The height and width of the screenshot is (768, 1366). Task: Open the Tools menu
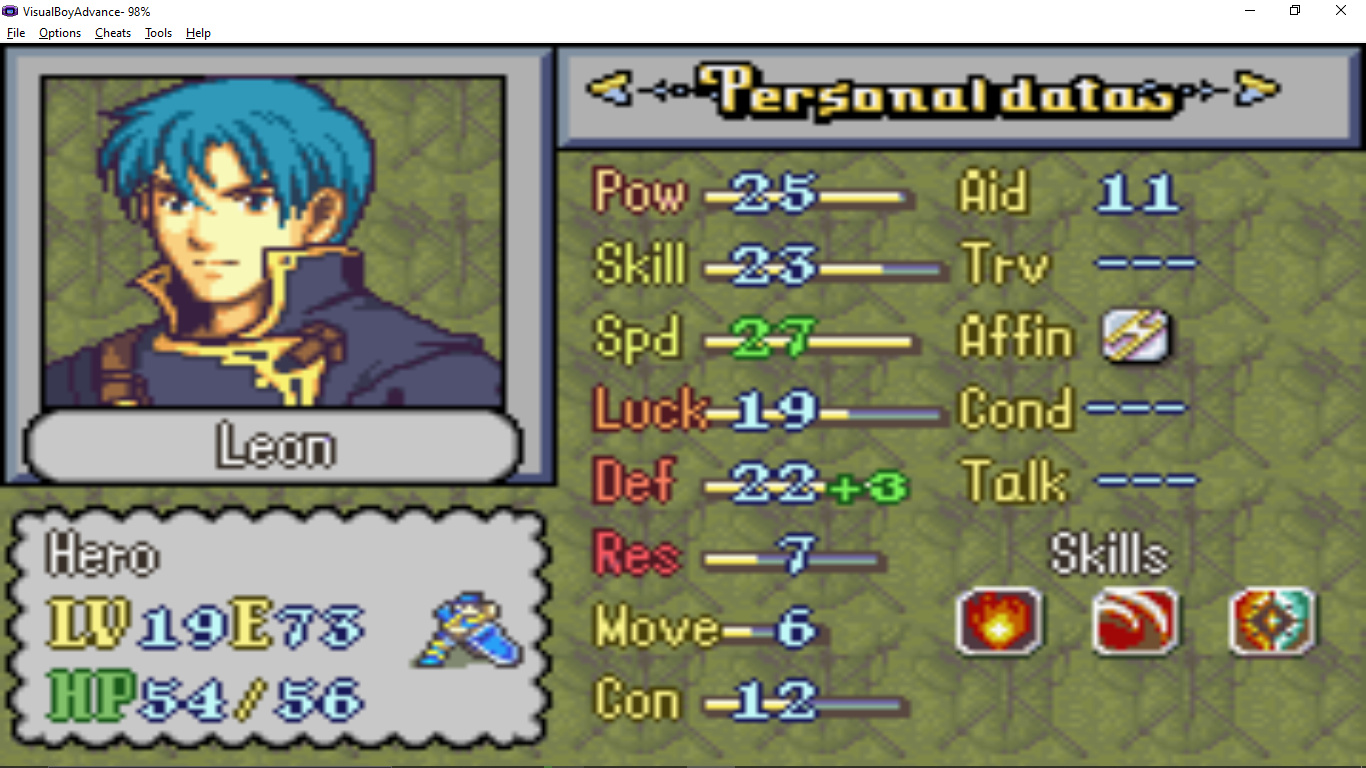coord(158,33)
